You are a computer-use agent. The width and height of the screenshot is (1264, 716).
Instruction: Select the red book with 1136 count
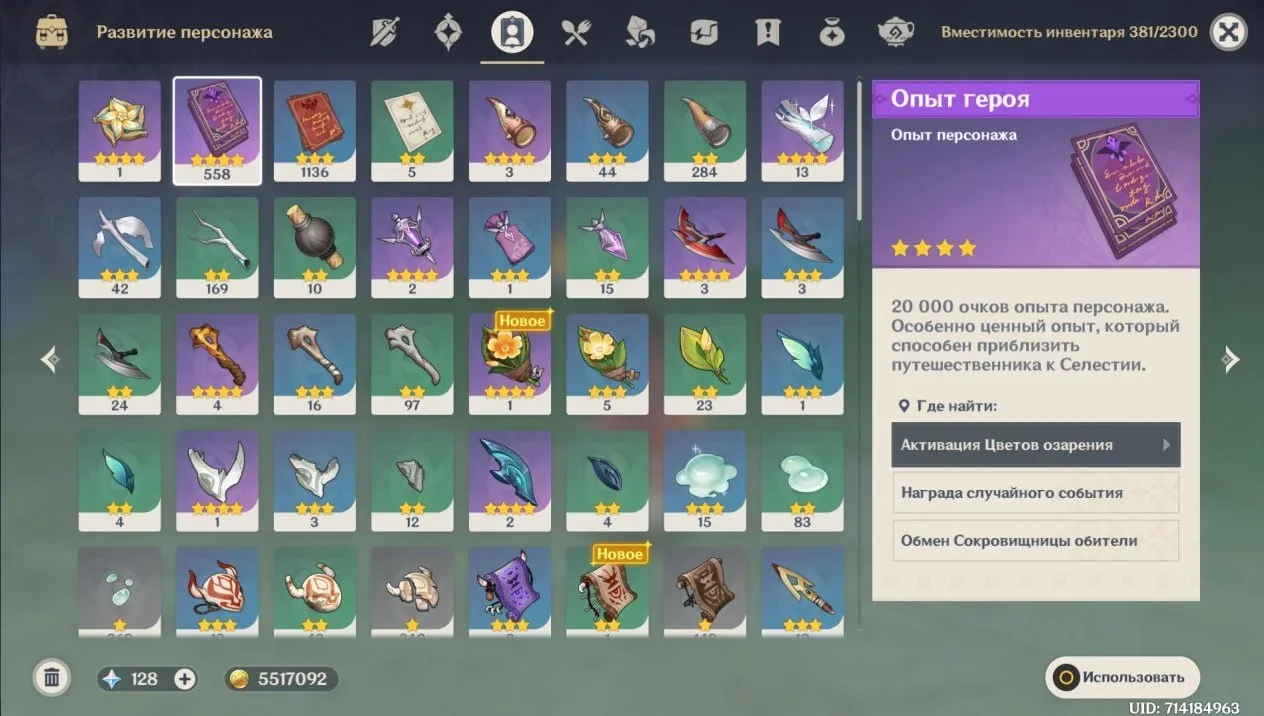[x=314, y=130]
